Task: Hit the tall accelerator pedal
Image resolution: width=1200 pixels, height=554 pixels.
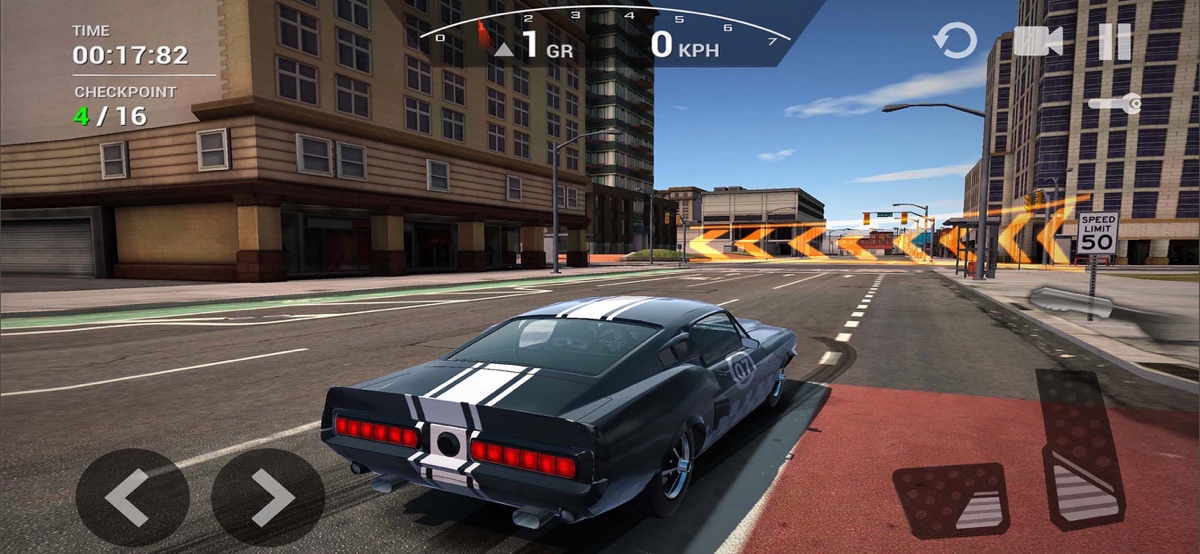Action: pyautogui.click(x=1082, y=450)
